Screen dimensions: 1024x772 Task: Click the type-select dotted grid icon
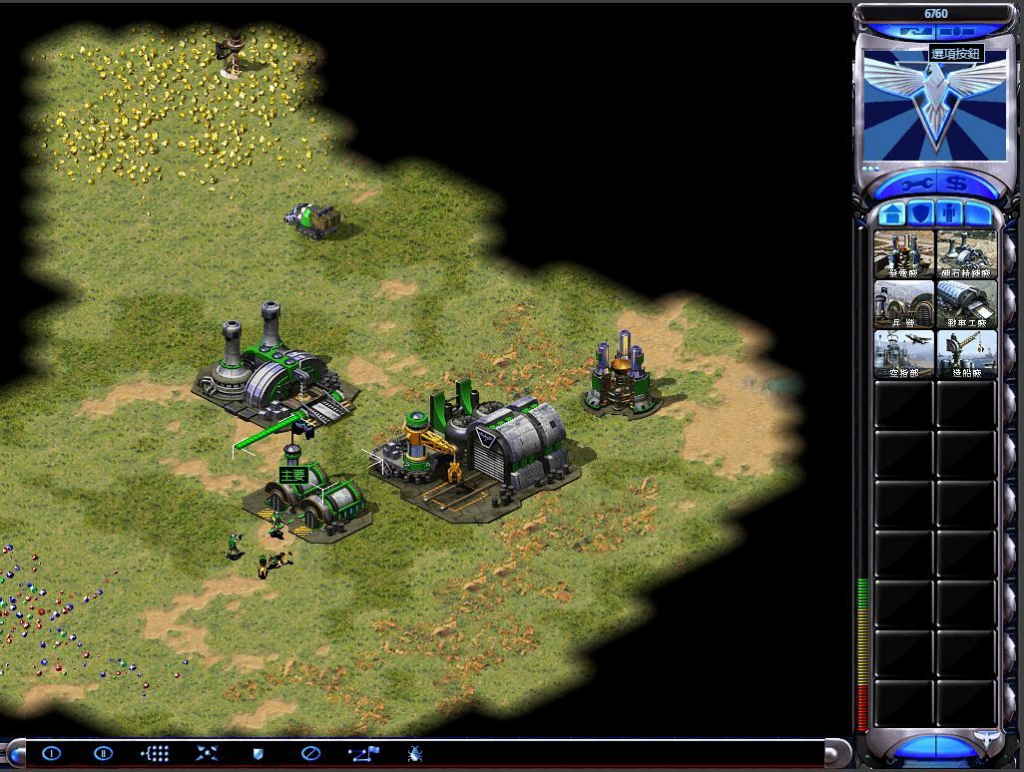pos(155,753)
